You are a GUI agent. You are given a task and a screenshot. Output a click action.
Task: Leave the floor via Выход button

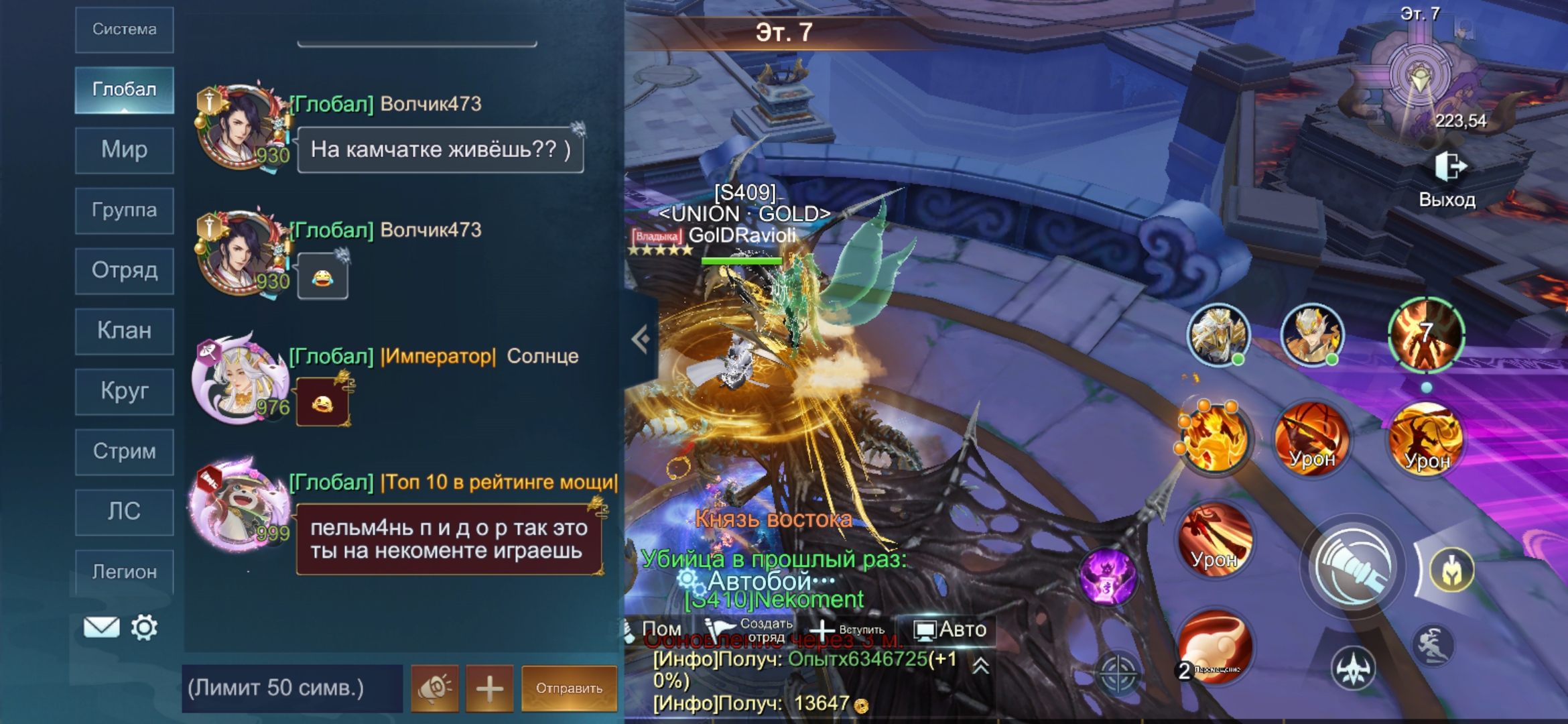pos(1448,179)
